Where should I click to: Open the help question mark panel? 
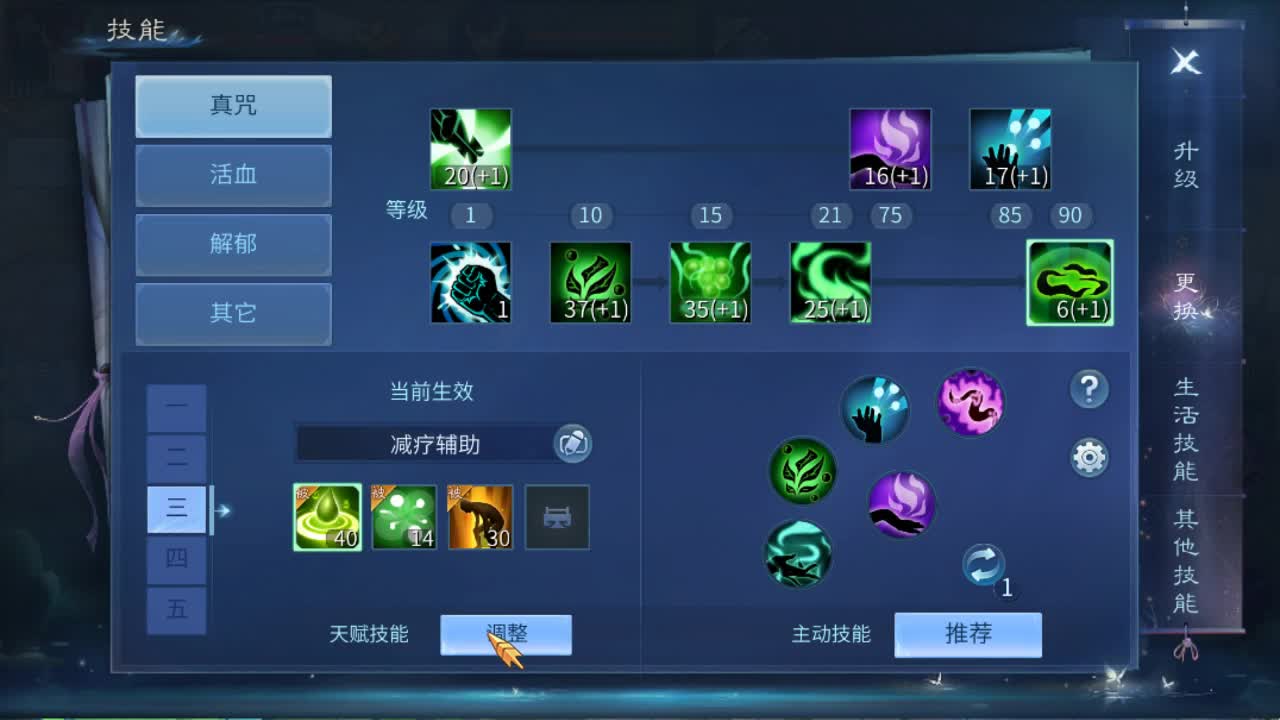1089,390
